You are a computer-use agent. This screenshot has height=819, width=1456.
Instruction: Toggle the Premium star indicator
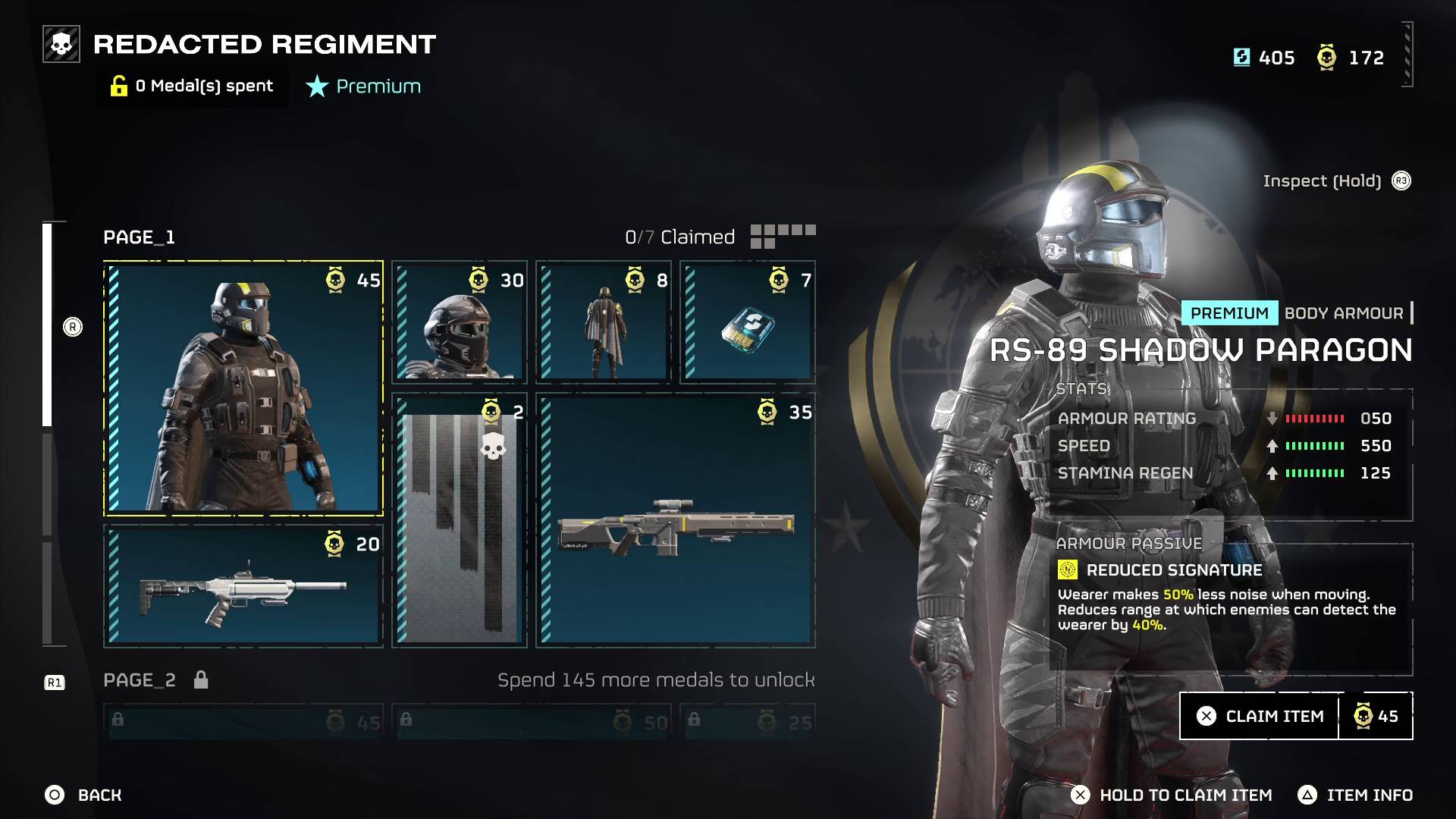(316, 86)
